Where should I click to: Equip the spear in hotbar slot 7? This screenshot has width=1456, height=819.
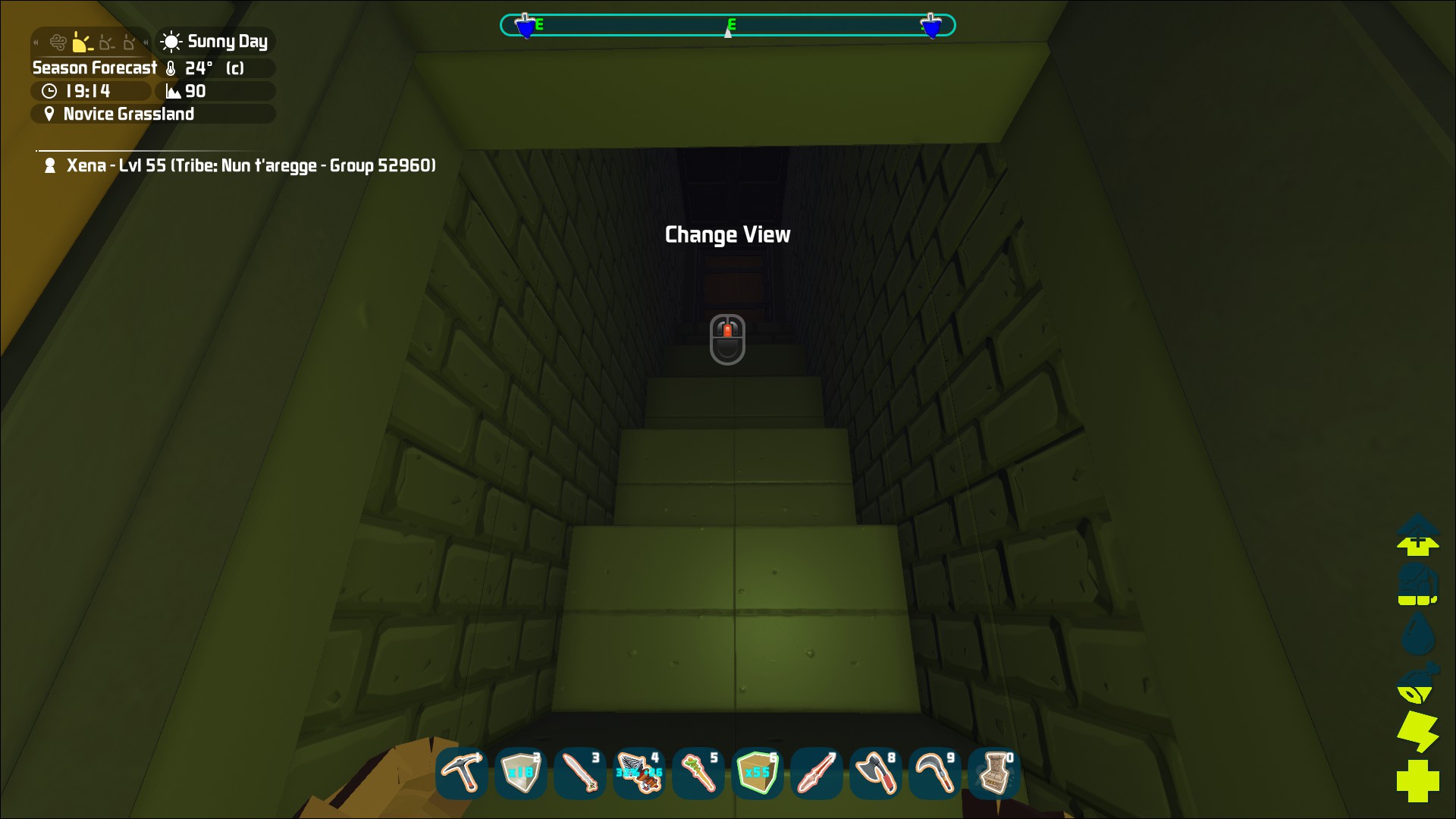pos(816,773)
